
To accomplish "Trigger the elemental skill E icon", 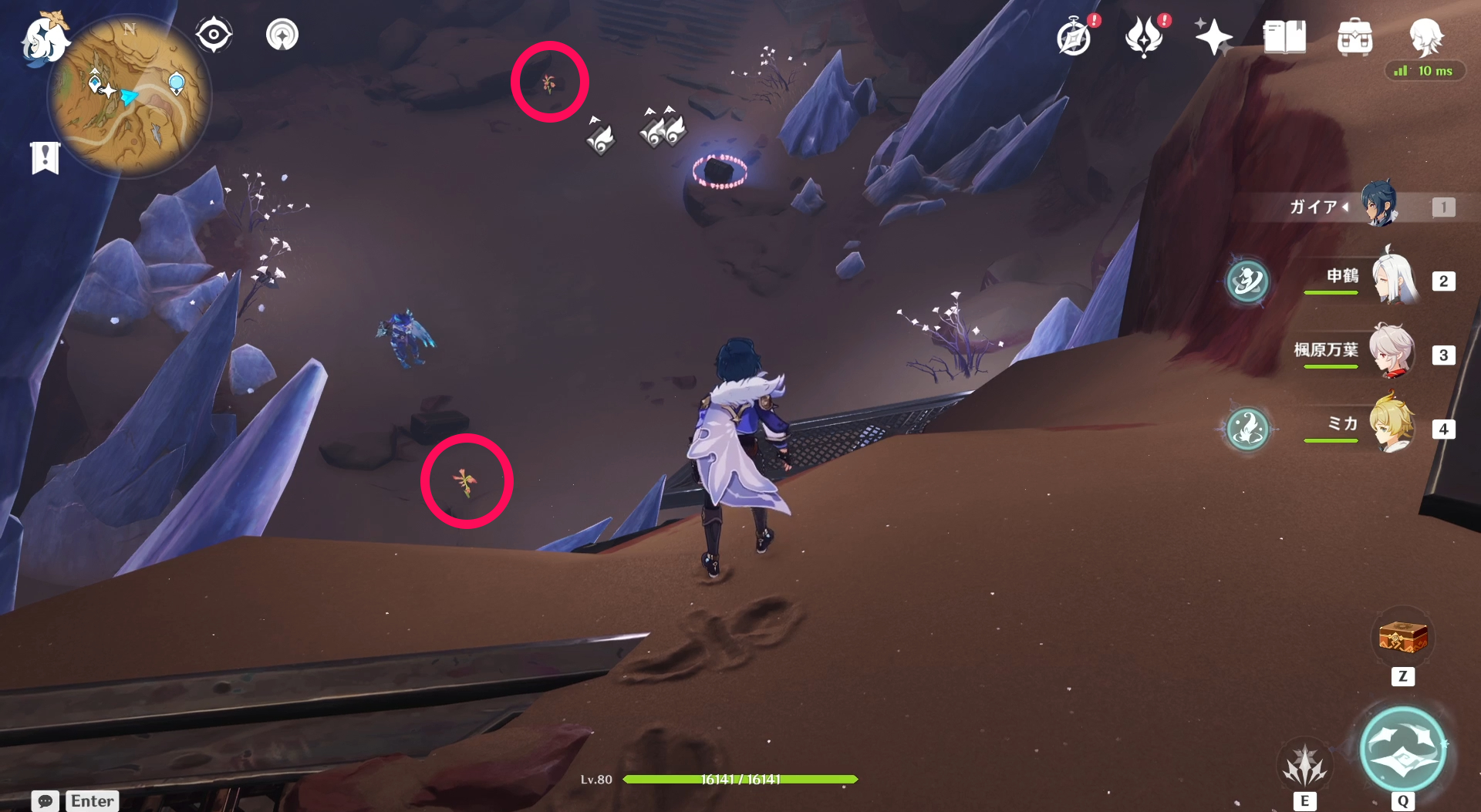I will coord(1304,763).
